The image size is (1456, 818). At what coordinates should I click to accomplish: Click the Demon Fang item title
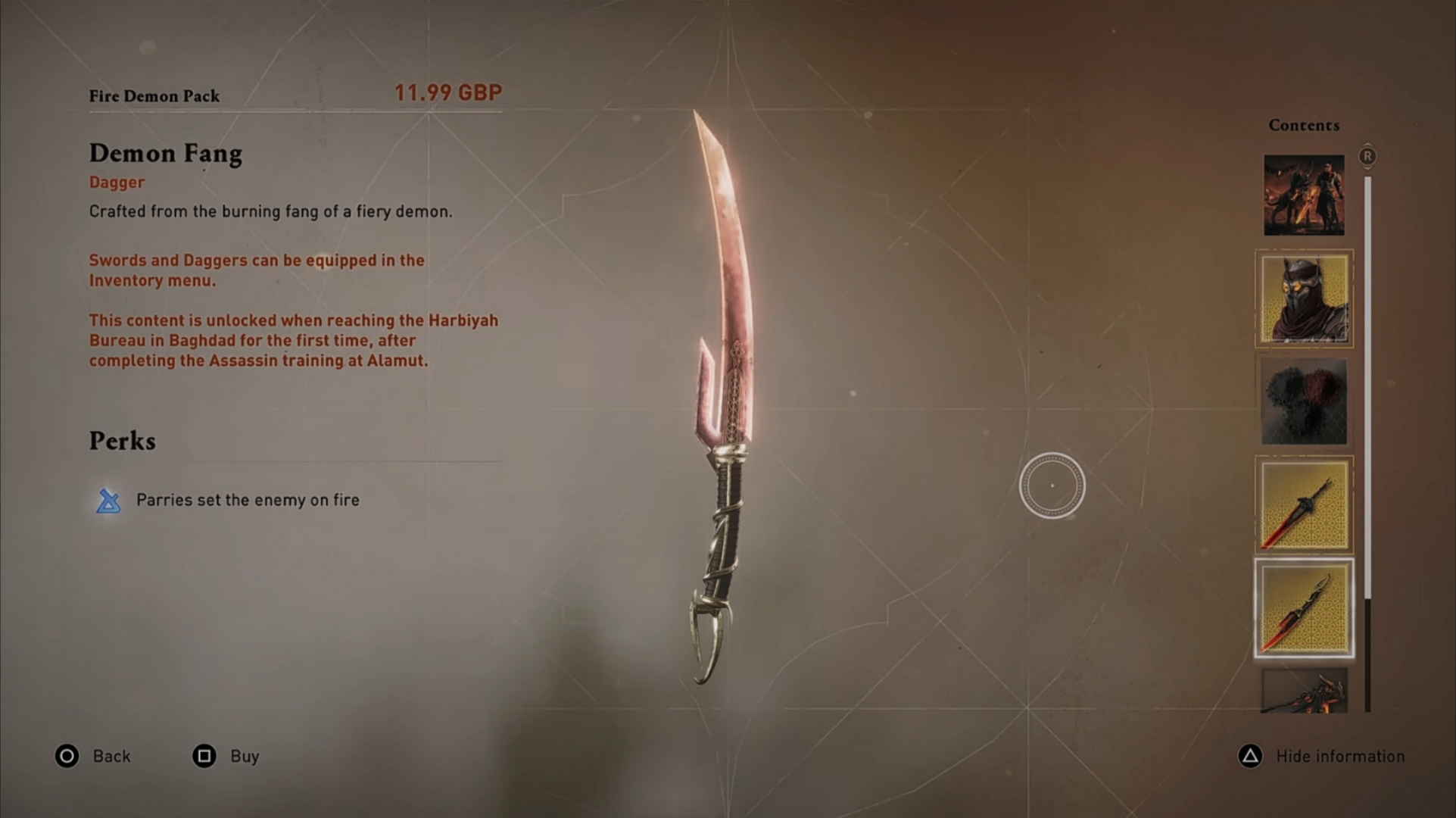tap(166, 154)
